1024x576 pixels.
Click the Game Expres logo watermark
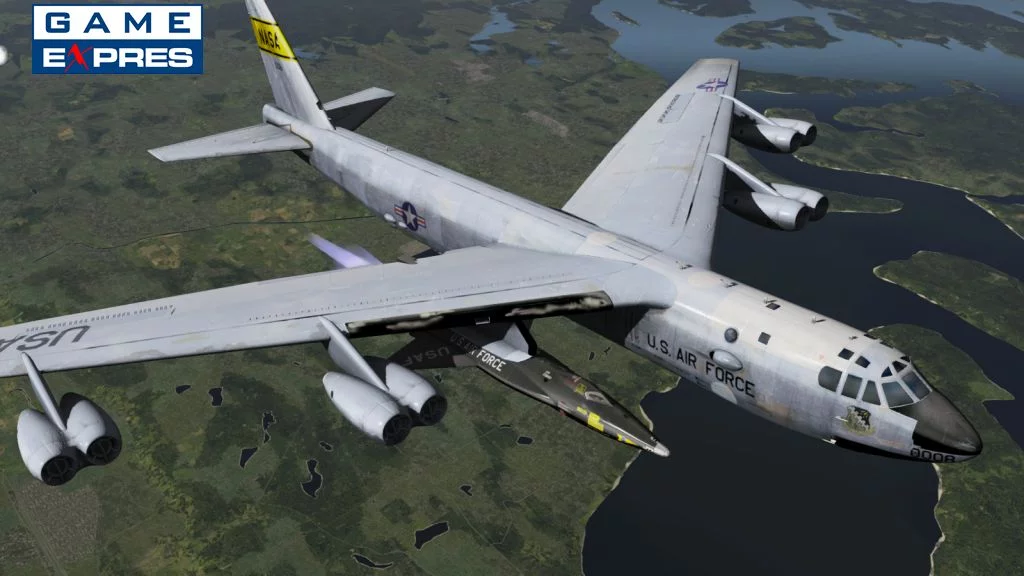click(x=117, y=39)
